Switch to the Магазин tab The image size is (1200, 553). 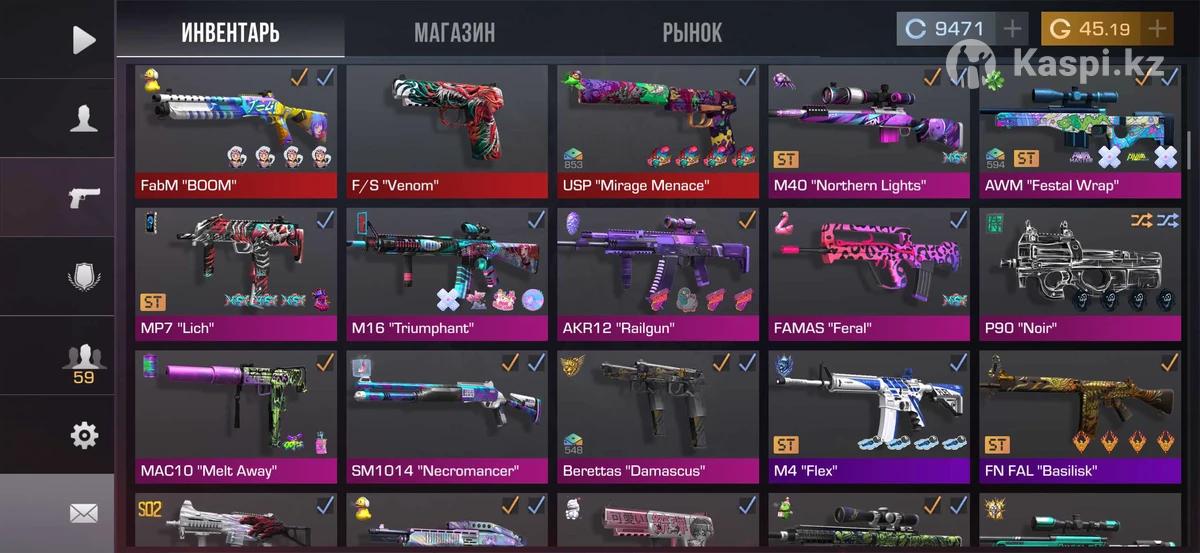(x=454, y=32)
